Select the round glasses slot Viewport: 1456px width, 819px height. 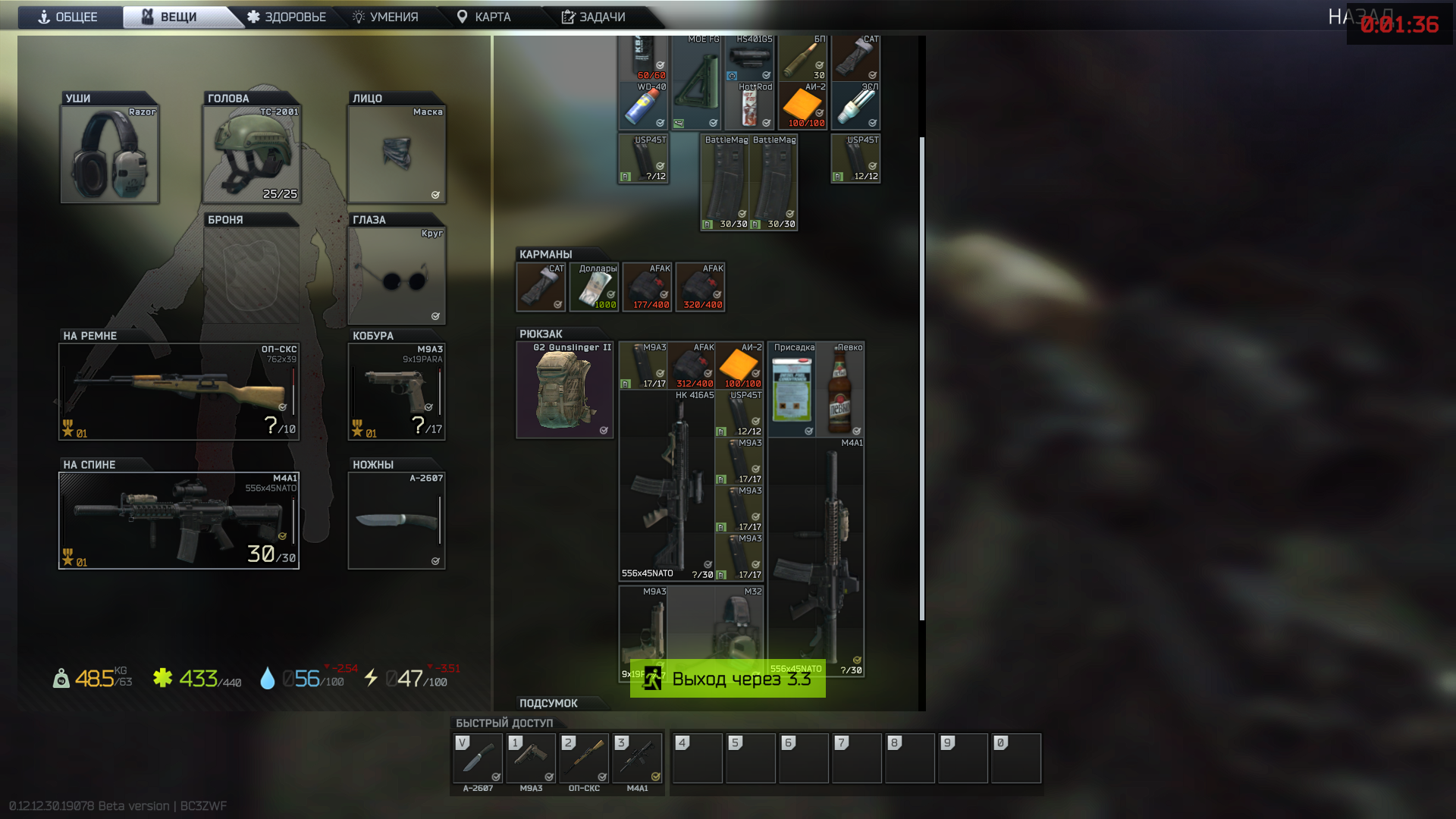click(x=397, y=276)
